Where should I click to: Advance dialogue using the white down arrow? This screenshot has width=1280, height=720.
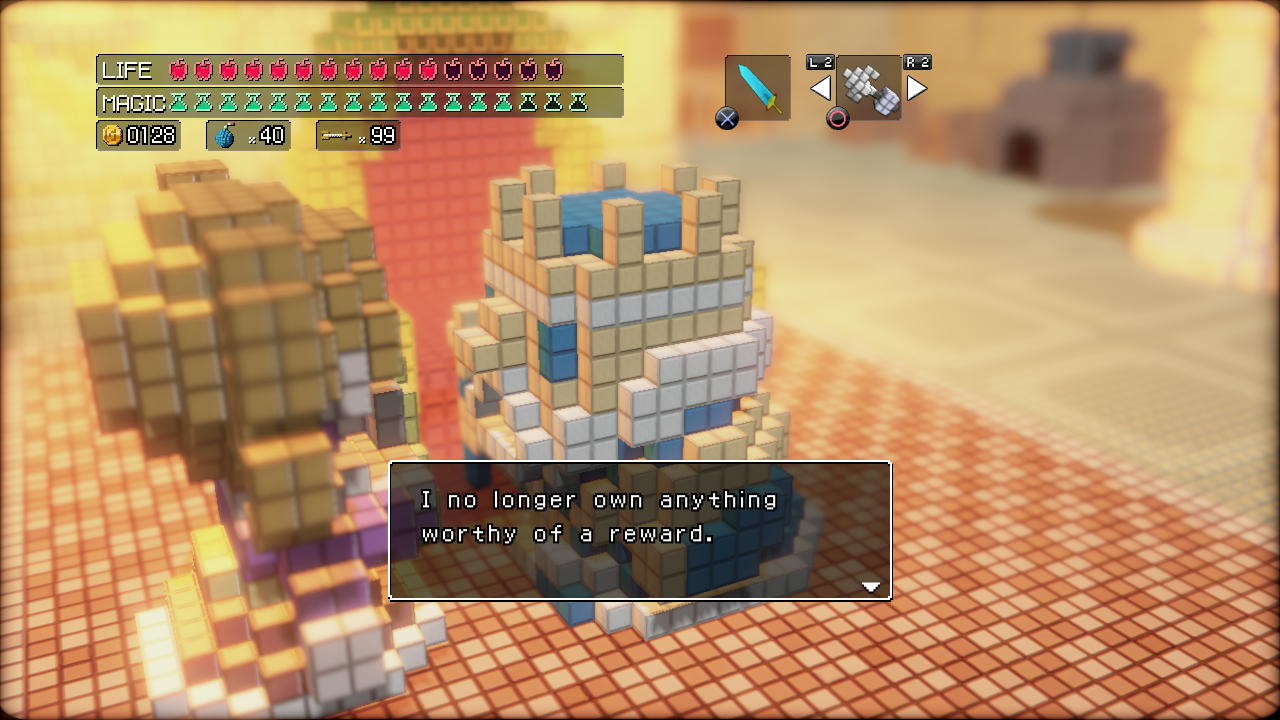click(x=871, y=587)
